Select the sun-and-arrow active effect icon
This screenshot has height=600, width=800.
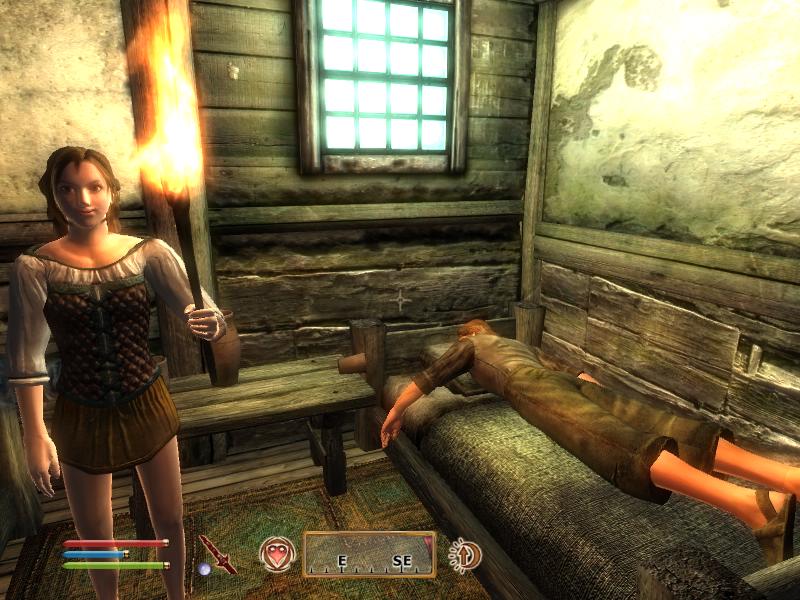[x=464, y=554]
